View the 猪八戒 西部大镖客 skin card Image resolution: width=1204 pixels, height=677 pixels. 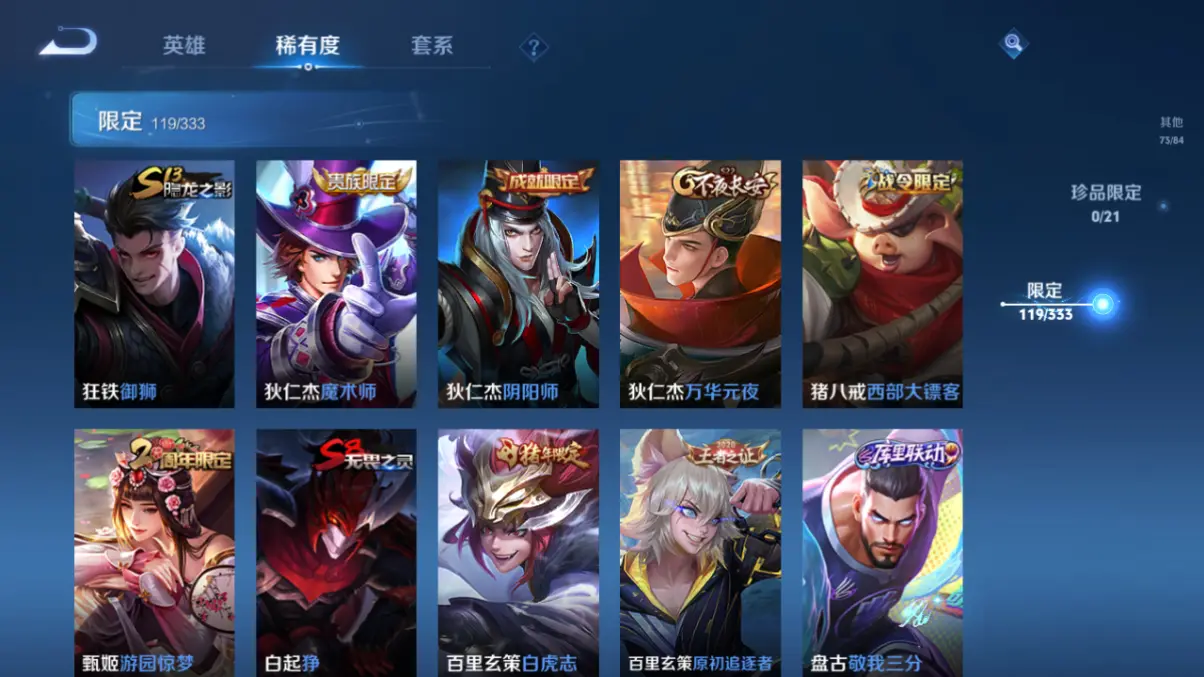click(x=882, y=284)
